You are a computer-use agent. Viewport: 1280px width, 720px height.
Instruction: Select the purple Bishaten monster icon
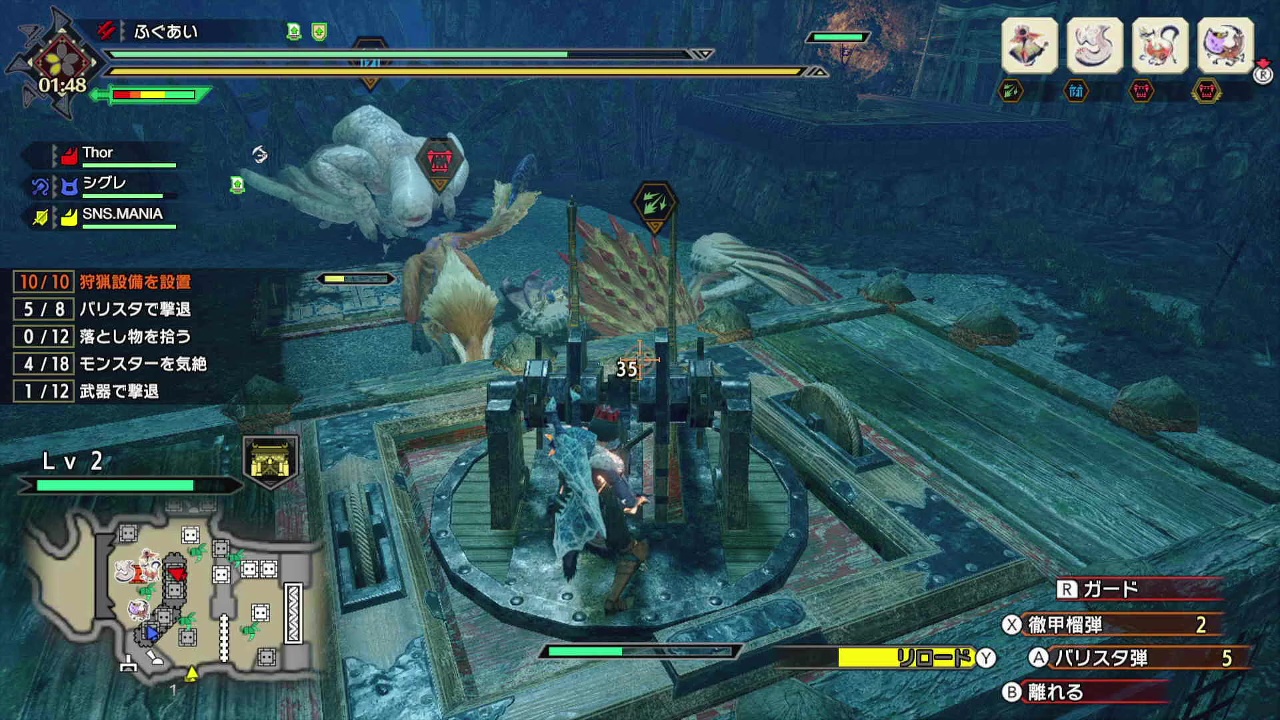coord(1225,45)
